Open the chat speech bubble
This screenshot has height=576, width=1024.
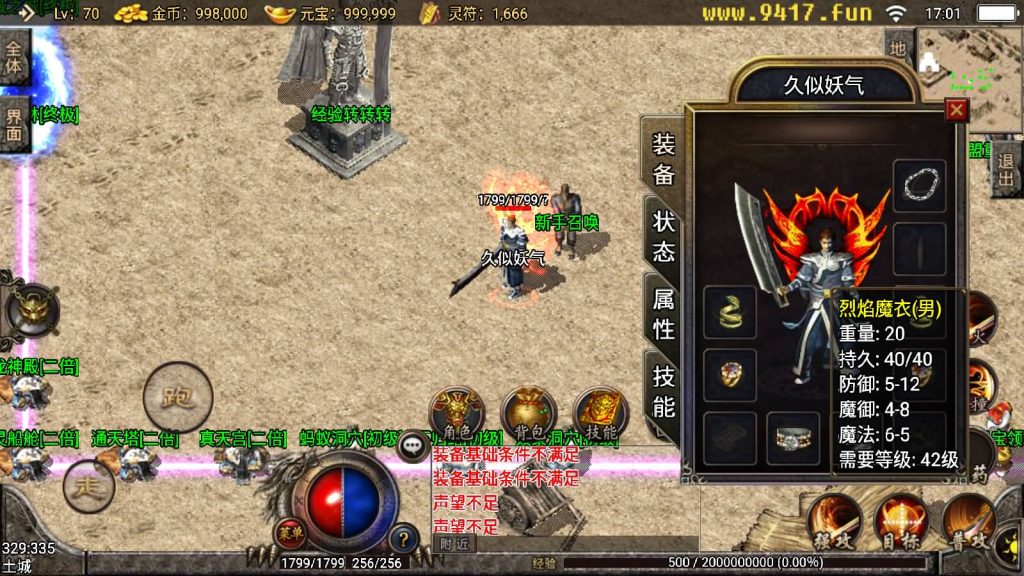(x=413, y=446)
